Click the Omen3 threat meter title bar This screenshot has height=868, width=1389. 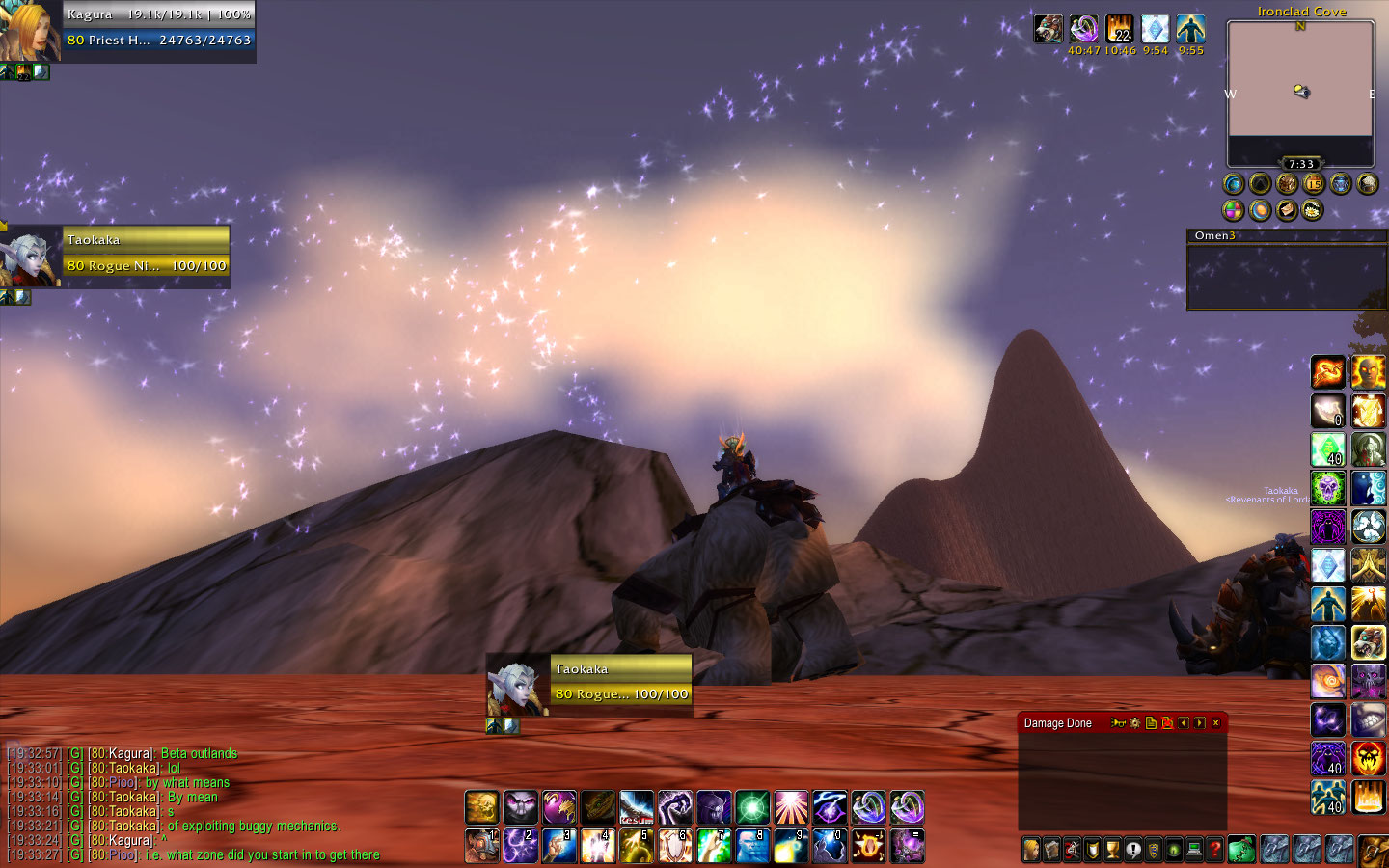(1286, 235)
